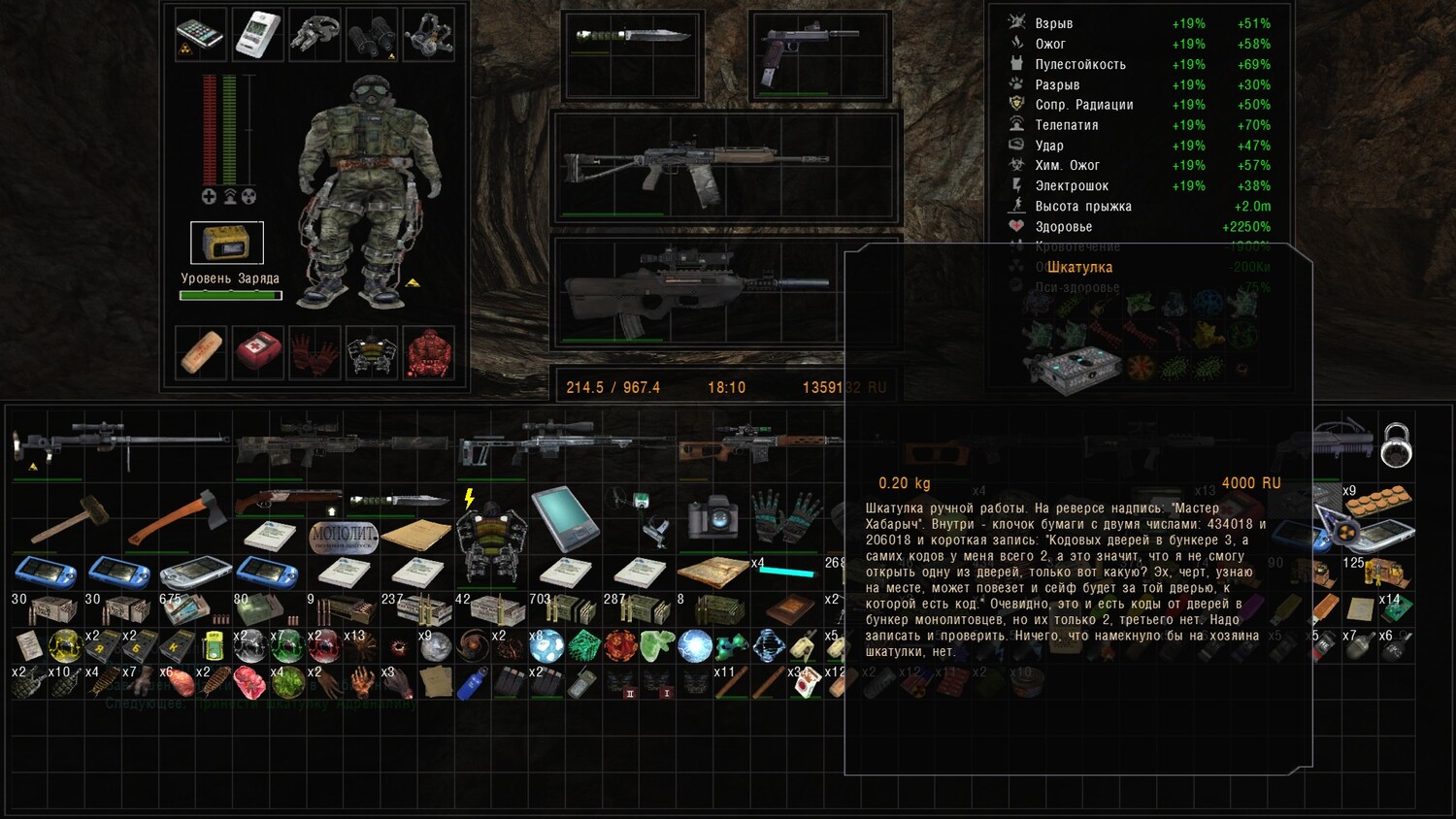The image size is (1456, 819).
Task: Click the combination padlock item
Action: [x=1395, y=445]
